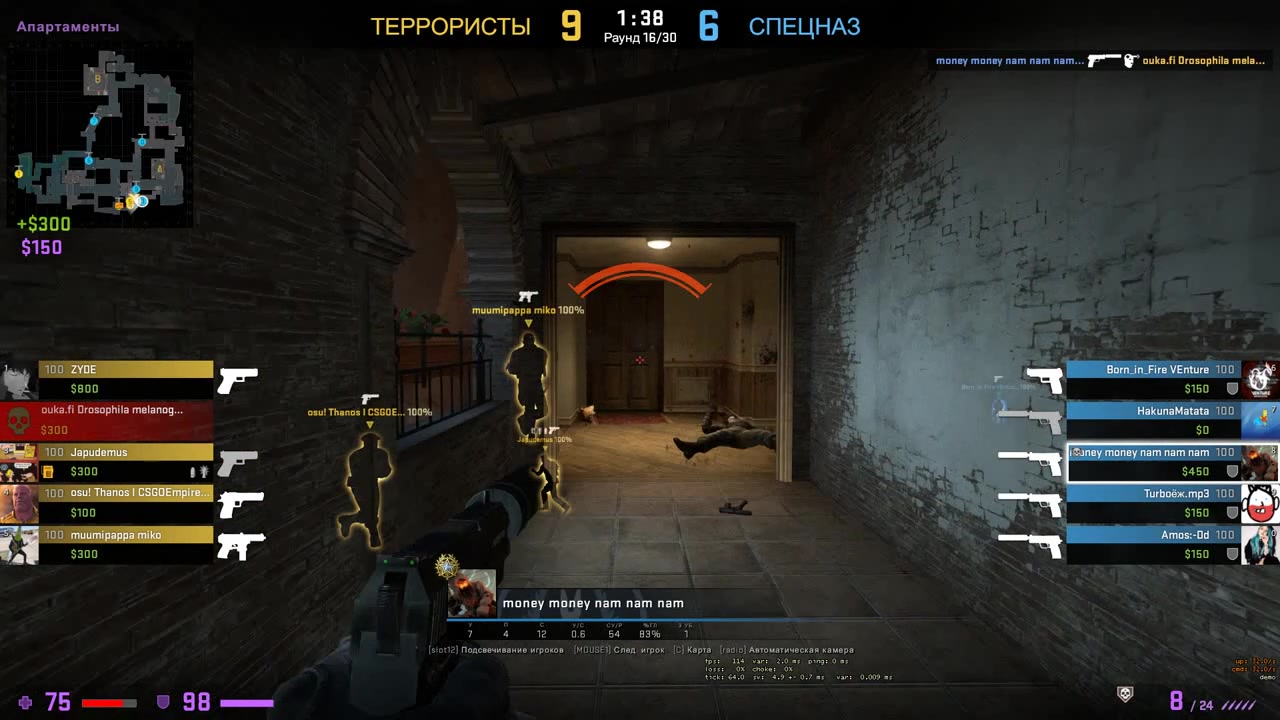
Task: Switch view to HakunaMatata
Action: click(1155, 420)
